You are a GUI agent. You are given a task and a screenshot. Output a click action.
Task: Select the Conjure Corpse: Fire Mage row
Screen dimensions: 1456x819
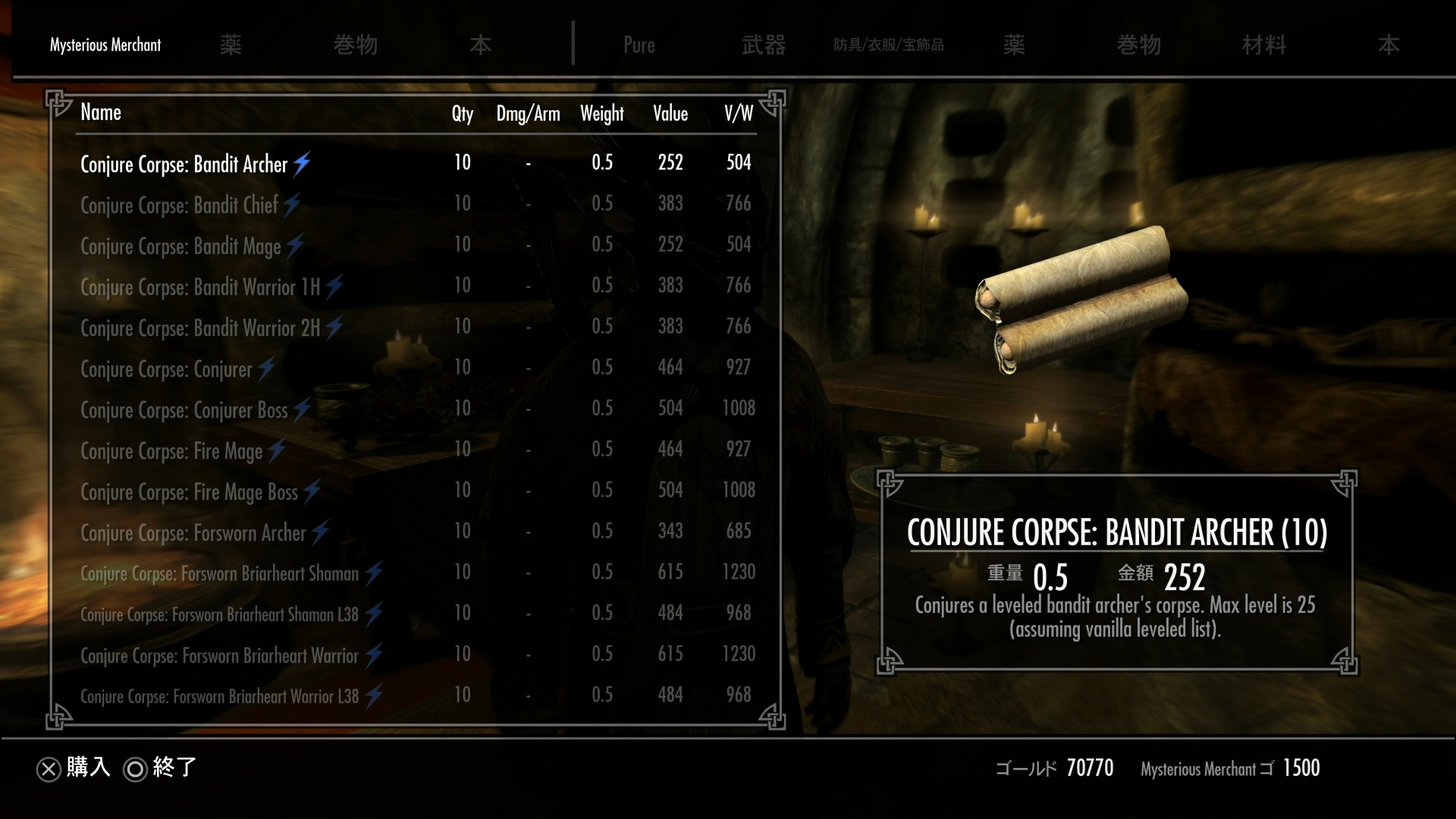(x=171, y=450)
